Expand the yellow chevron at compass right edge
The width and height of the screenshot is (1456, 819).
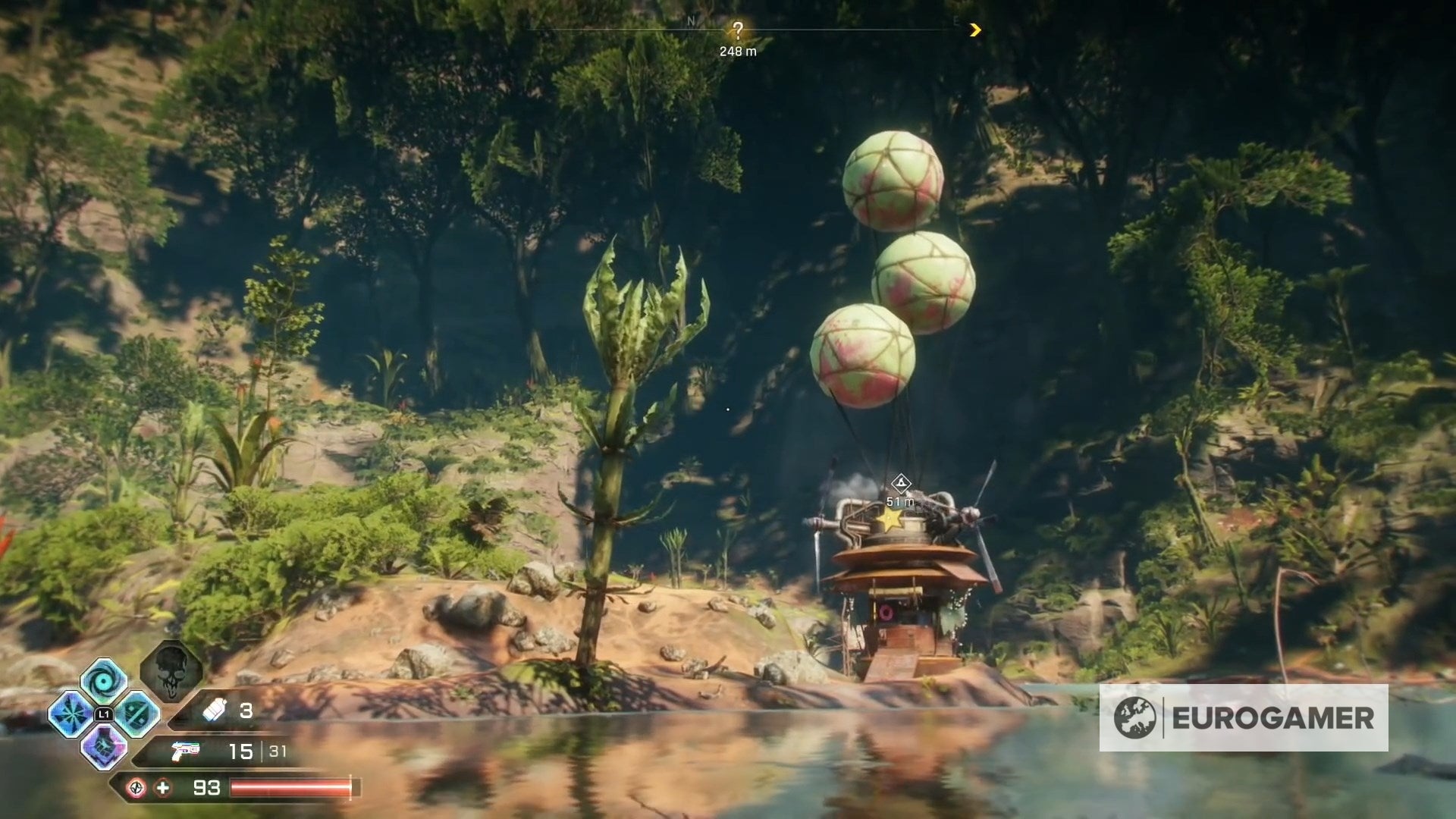(977, 31)
